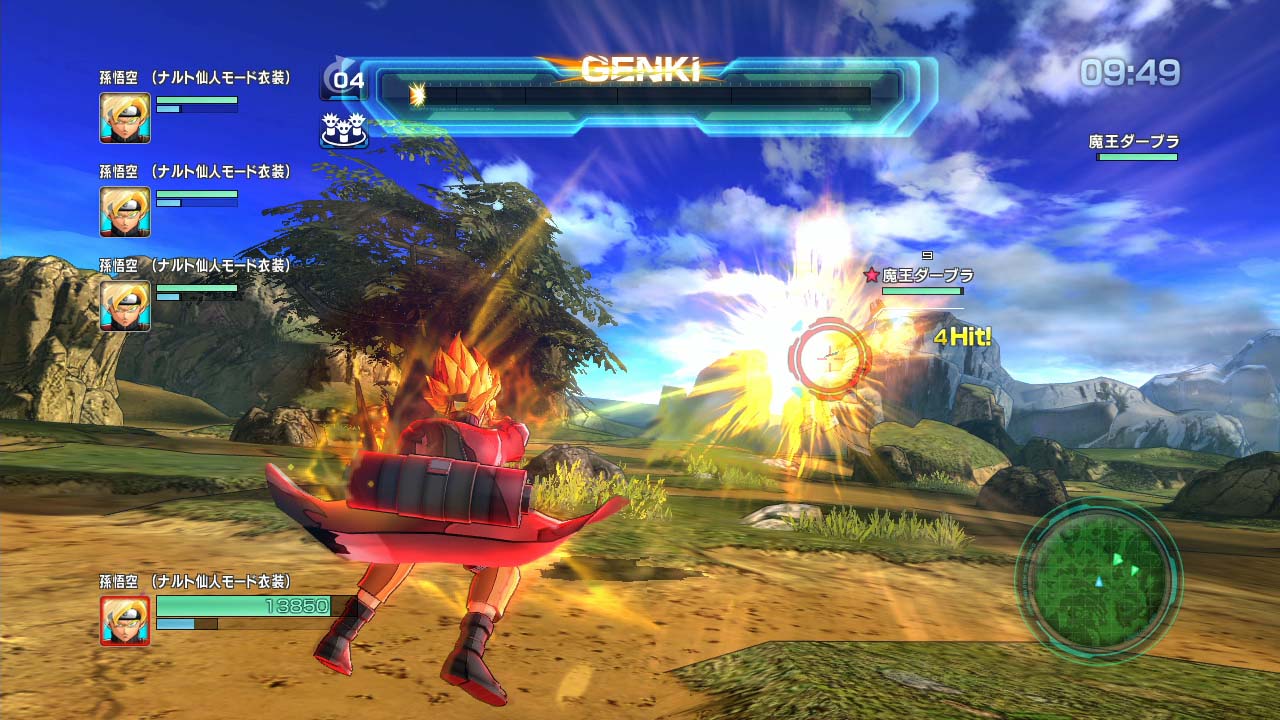Screen dimensions: 1280x720
Task: Select the player portrait beside the 13850 health bar
Action: [x=125, y=620]
